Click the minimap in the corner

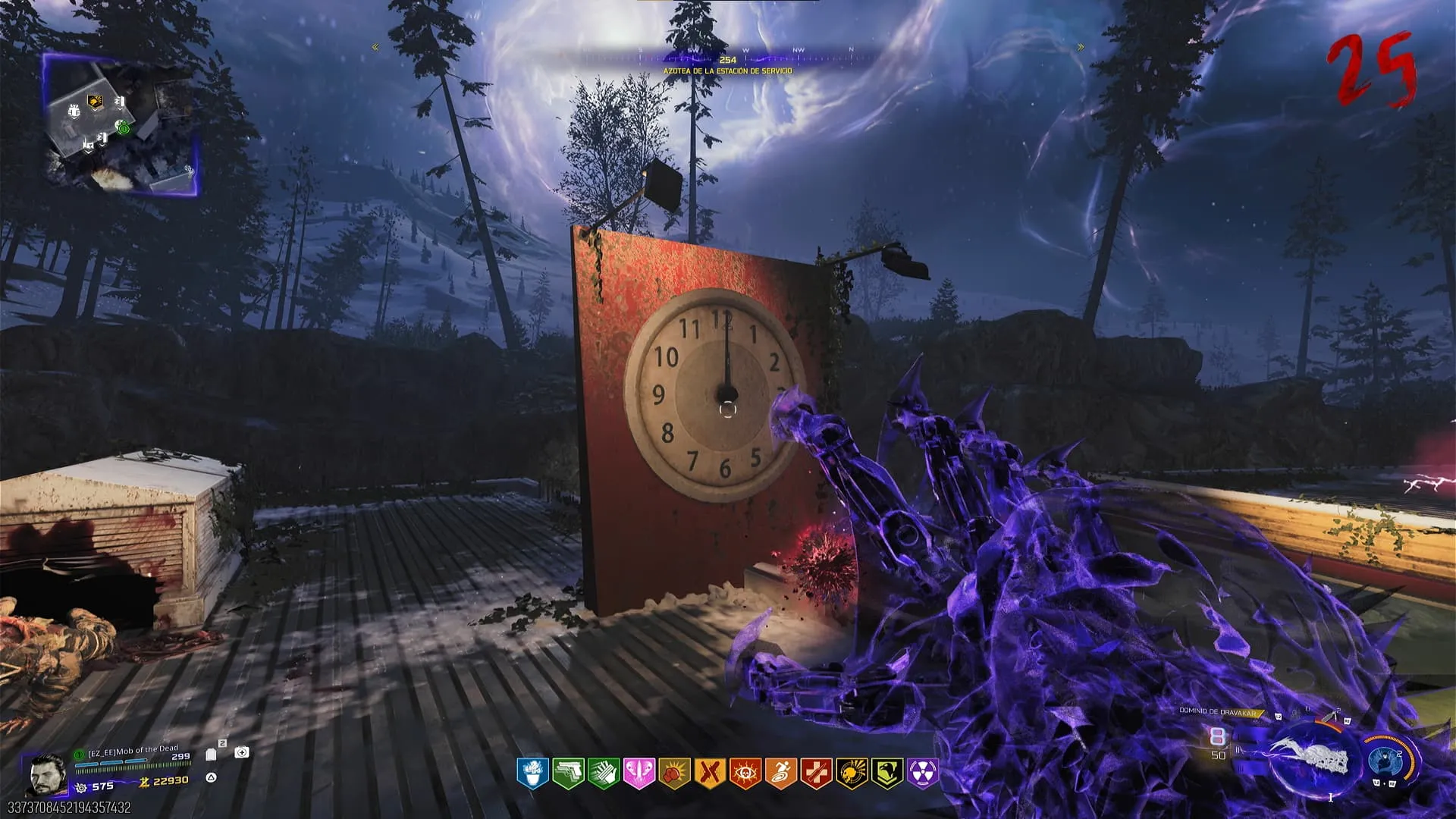(121, 123)
